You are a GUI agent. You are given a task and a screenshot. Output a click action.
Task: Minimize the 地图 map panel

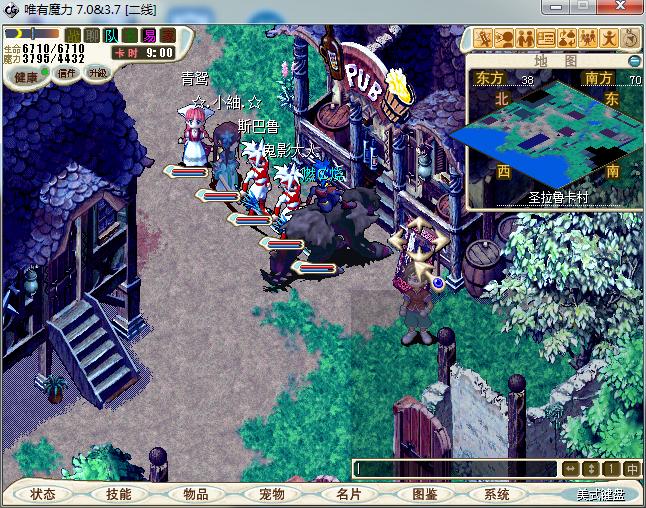click(x=634, y=60)
